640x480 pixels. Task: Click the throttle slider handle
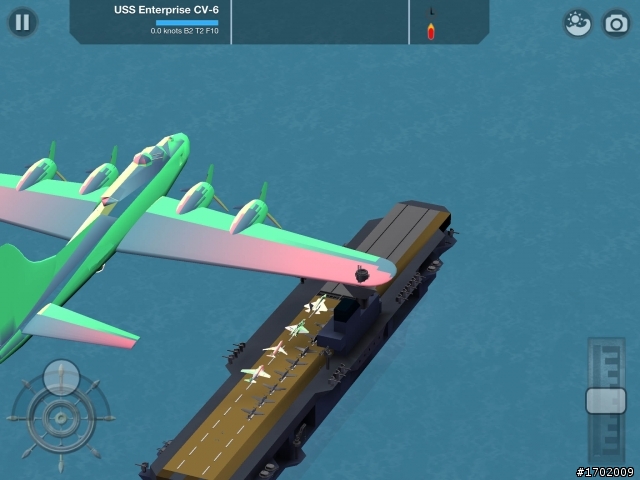pyautogui.click(x=605, y=401)
